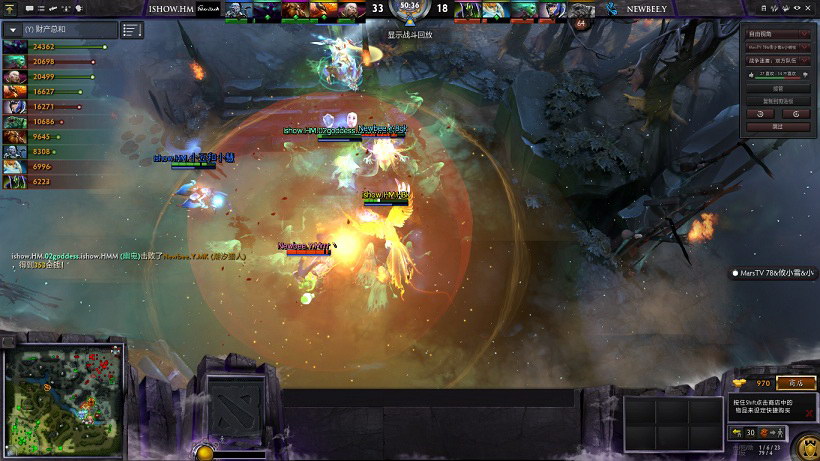Dismiss the quick-buy hint with red X
This screenshot has width=820, height=461.
tap(809, 412)
